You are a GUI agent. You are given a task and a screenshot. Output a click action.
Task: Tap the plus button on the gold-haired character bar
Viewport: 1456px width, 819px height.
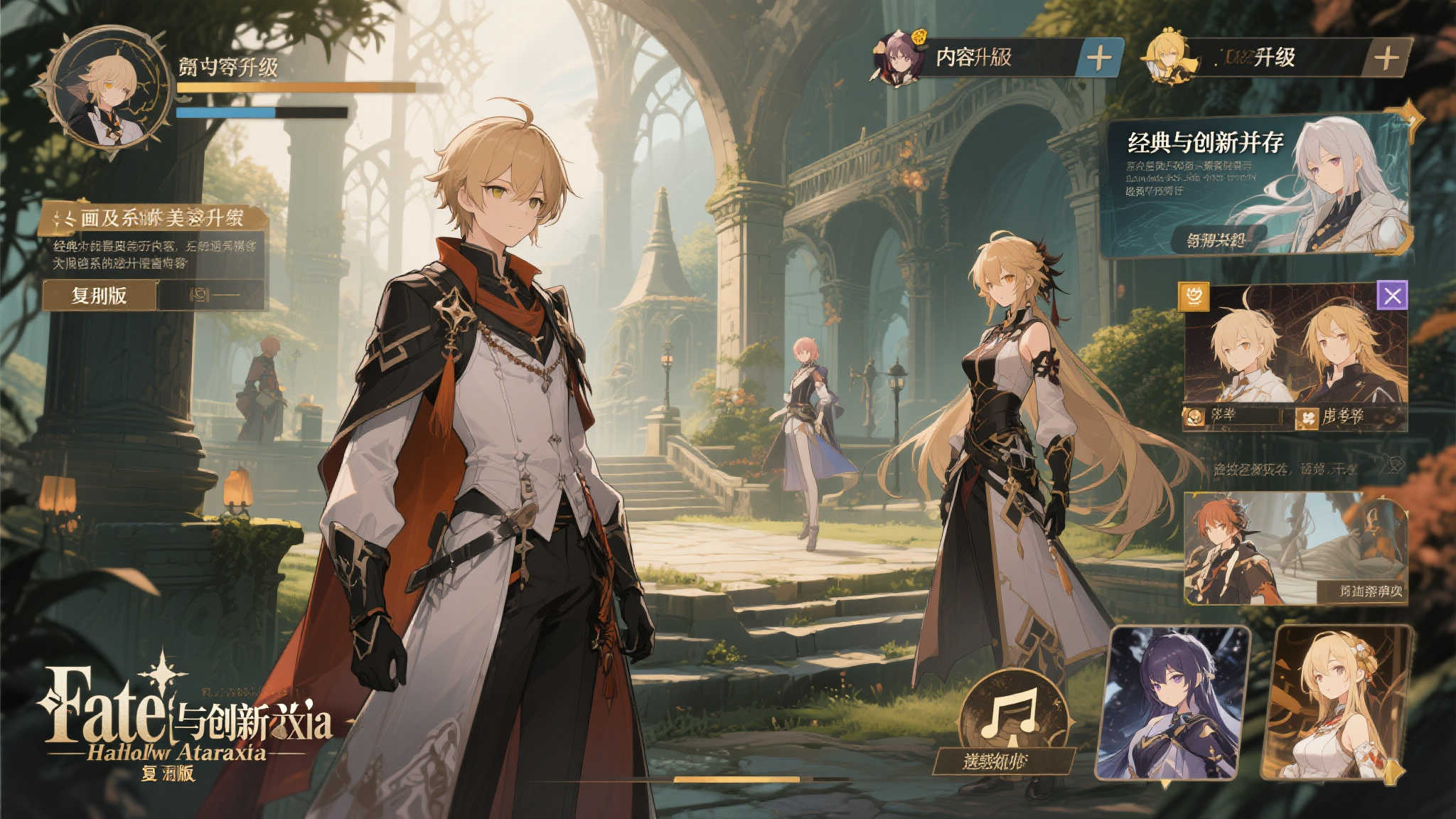coord(1386,58)
